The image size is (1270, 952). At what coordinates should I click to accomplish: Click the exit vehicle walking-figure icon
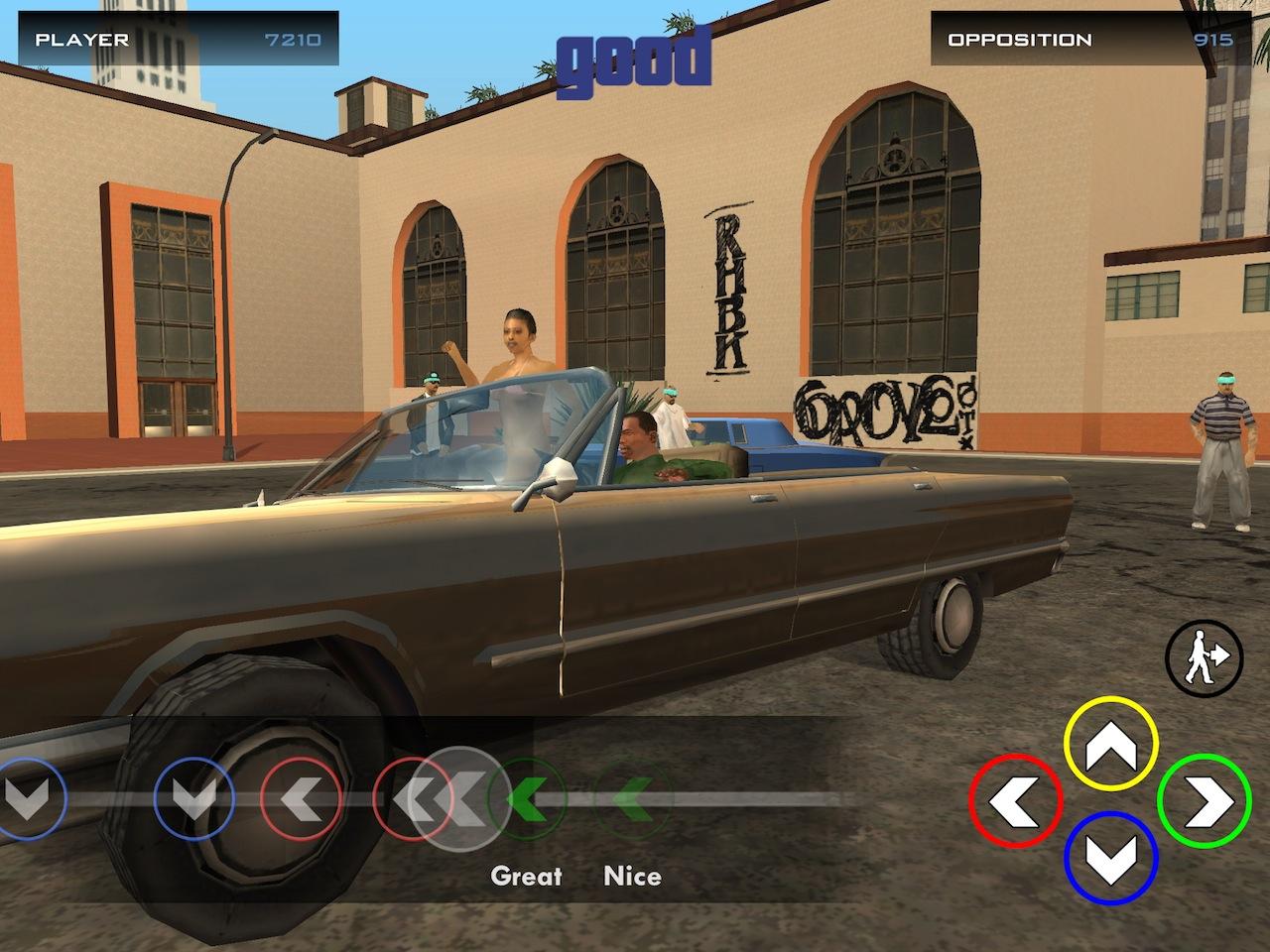[1203, 655]
